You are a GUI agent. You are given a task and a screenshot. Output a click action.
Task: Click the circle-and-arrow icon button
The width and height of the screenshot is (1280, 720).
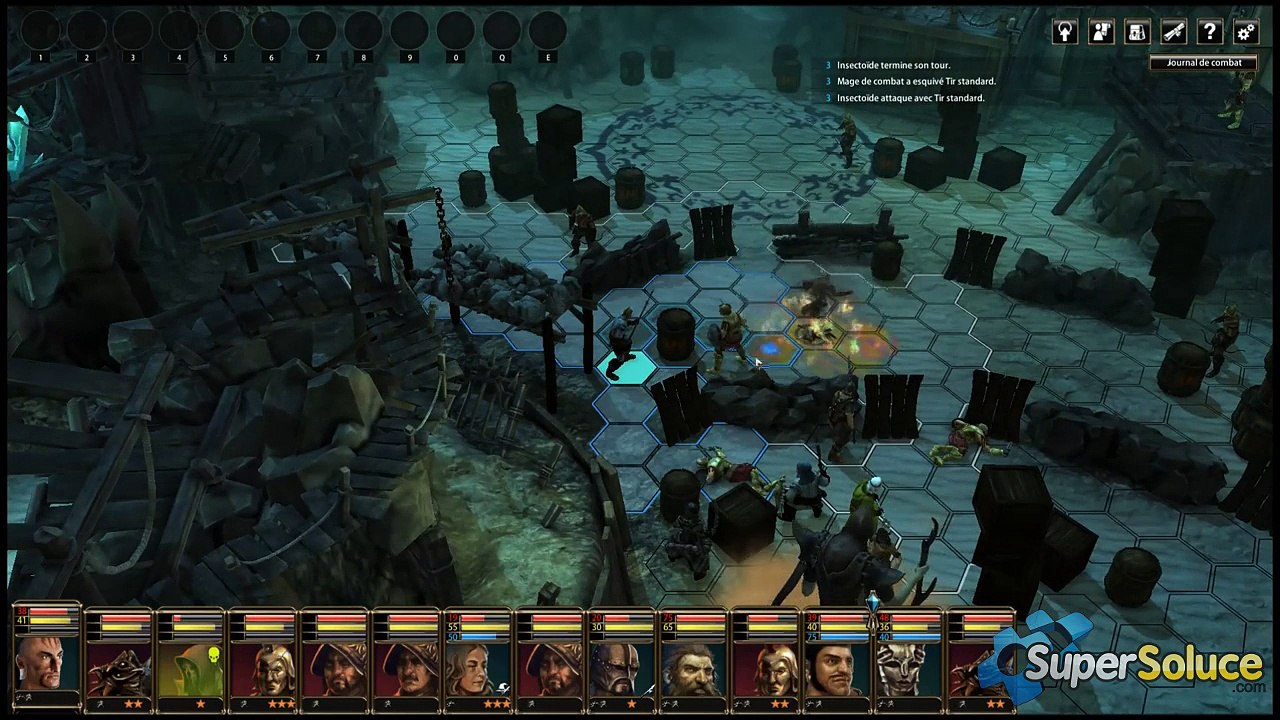click(1065, 32)
